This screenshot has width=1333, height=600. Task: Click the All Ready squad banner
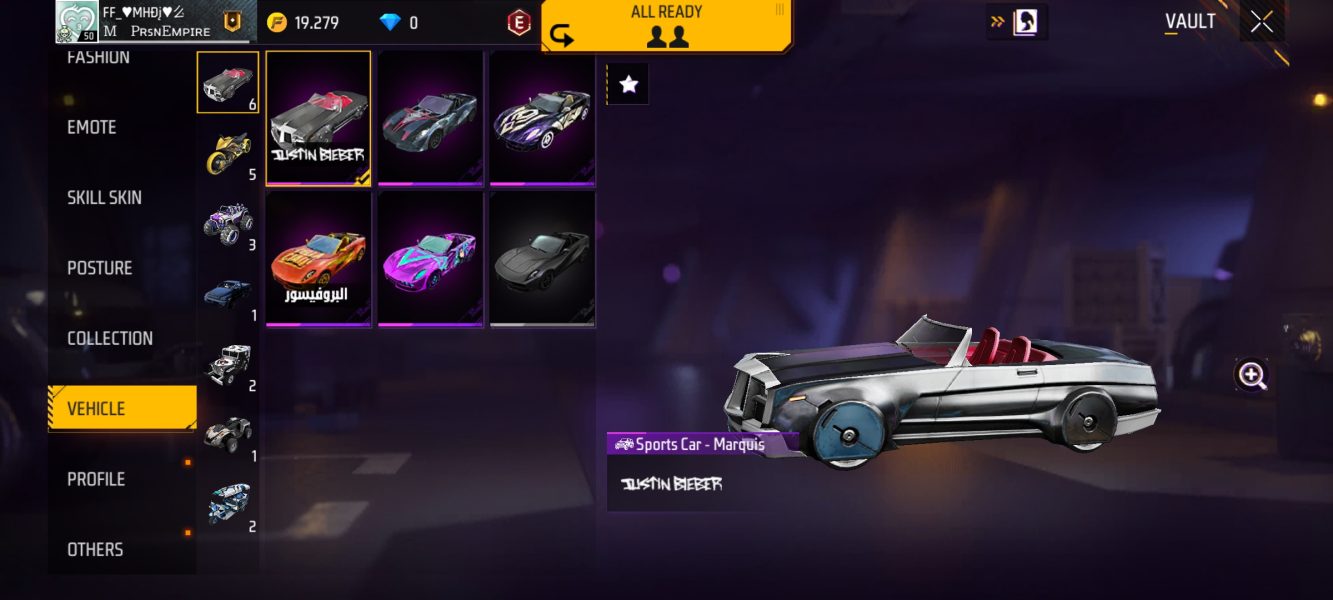666,26
